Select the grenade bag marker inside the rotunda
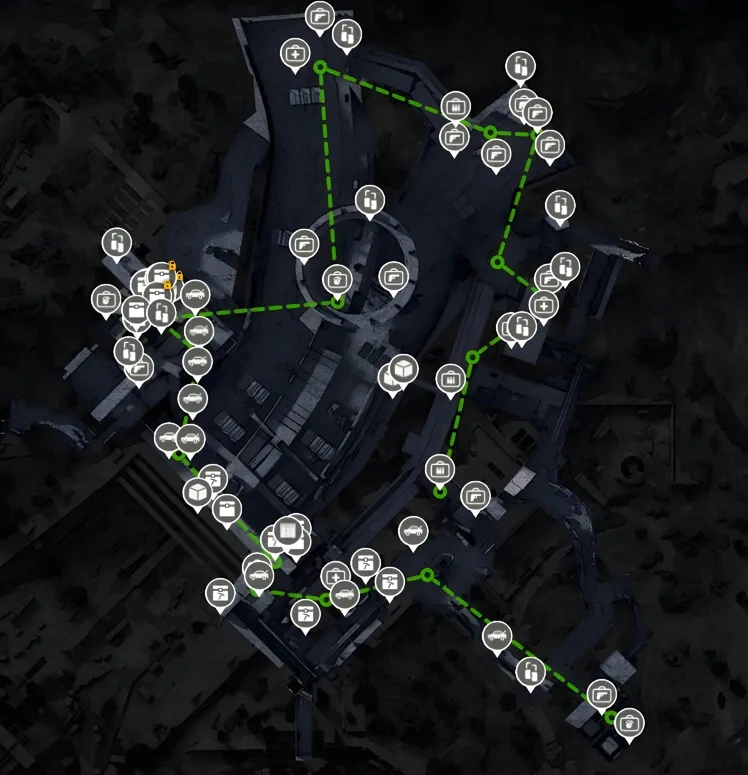Image resolution: width=748 pixels, height=775 pixels. click(x=336, y=278)
